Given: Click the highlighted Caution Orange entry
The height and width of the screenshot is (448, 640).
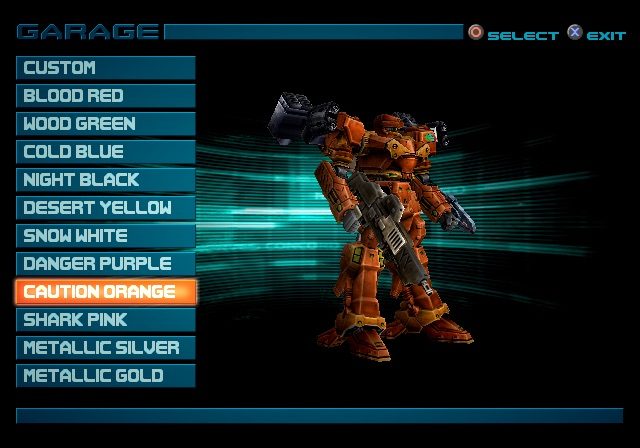Looking at the screenshot, I should point(105,292).
